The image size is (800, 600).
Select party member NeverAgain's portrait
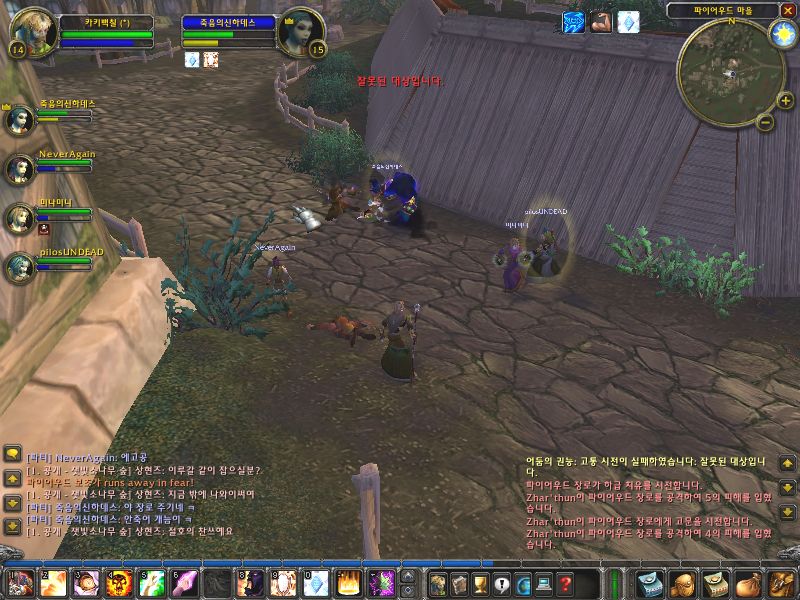coord(20,168)
